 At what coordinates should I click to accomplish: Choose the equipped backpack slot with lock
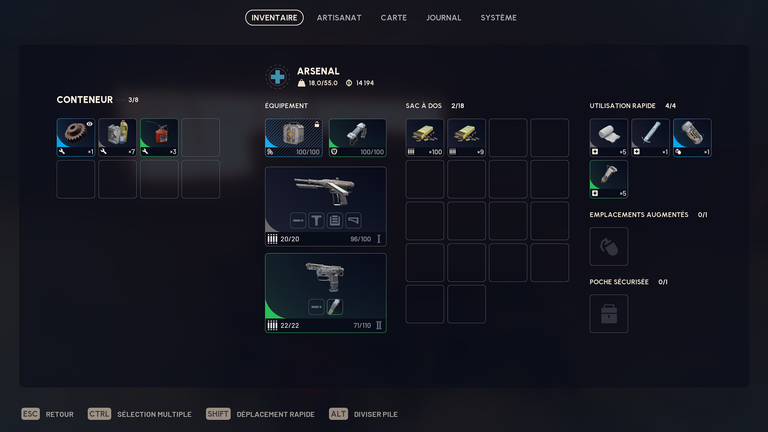tap(294, 138)
